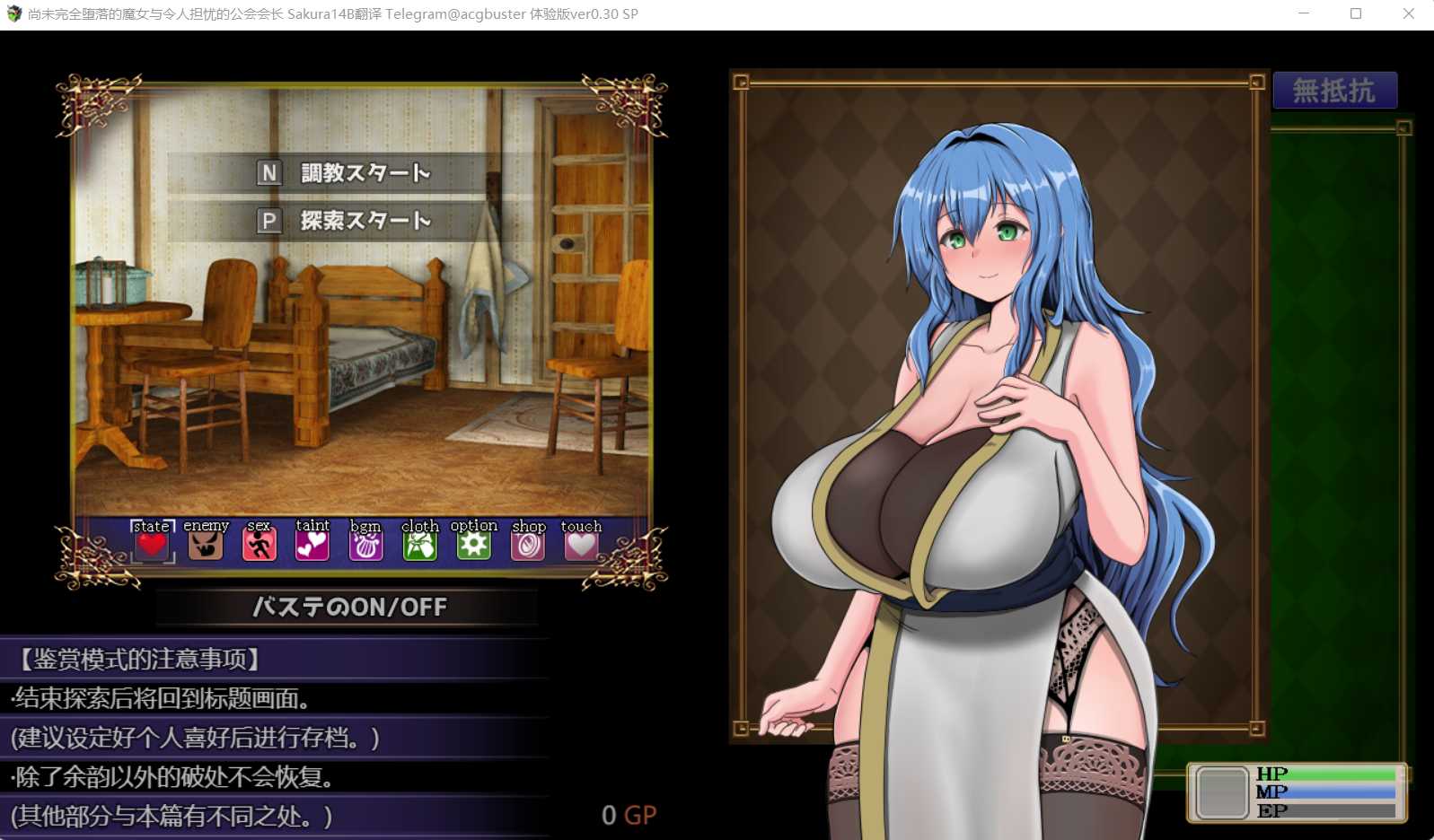Open the option gear icon

tap(474, 544)
